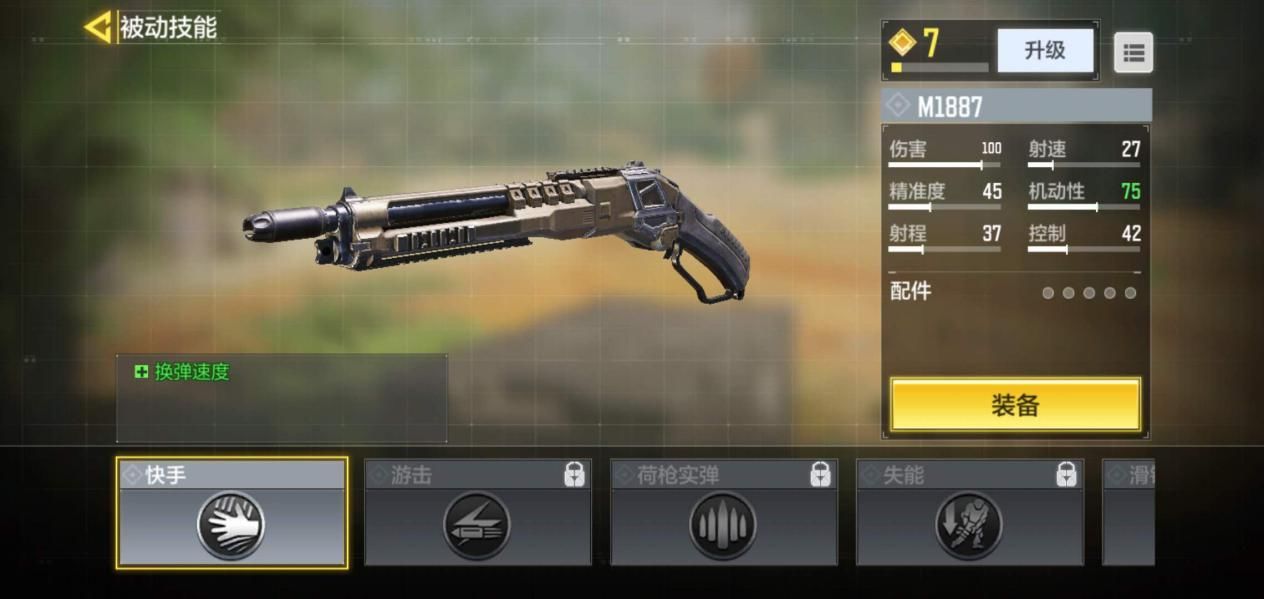Pick the locked 荷枪实弹 skill card
This screenshot has width=1264, height=599.
[x=723, y=513]
